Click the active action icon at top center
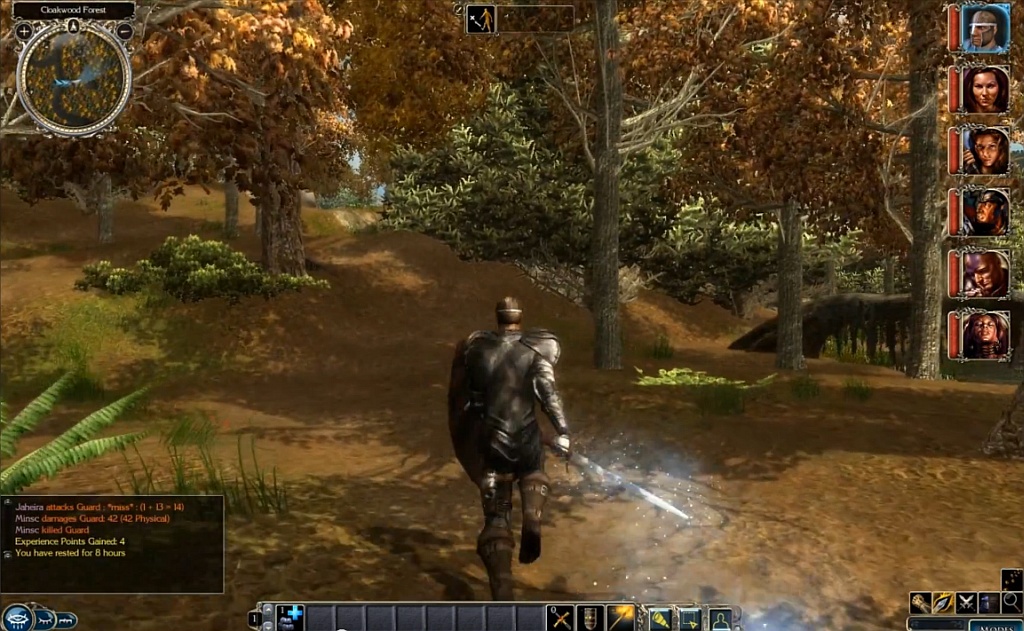Viewport: 1024px width, 631px height. pos(481,19)
